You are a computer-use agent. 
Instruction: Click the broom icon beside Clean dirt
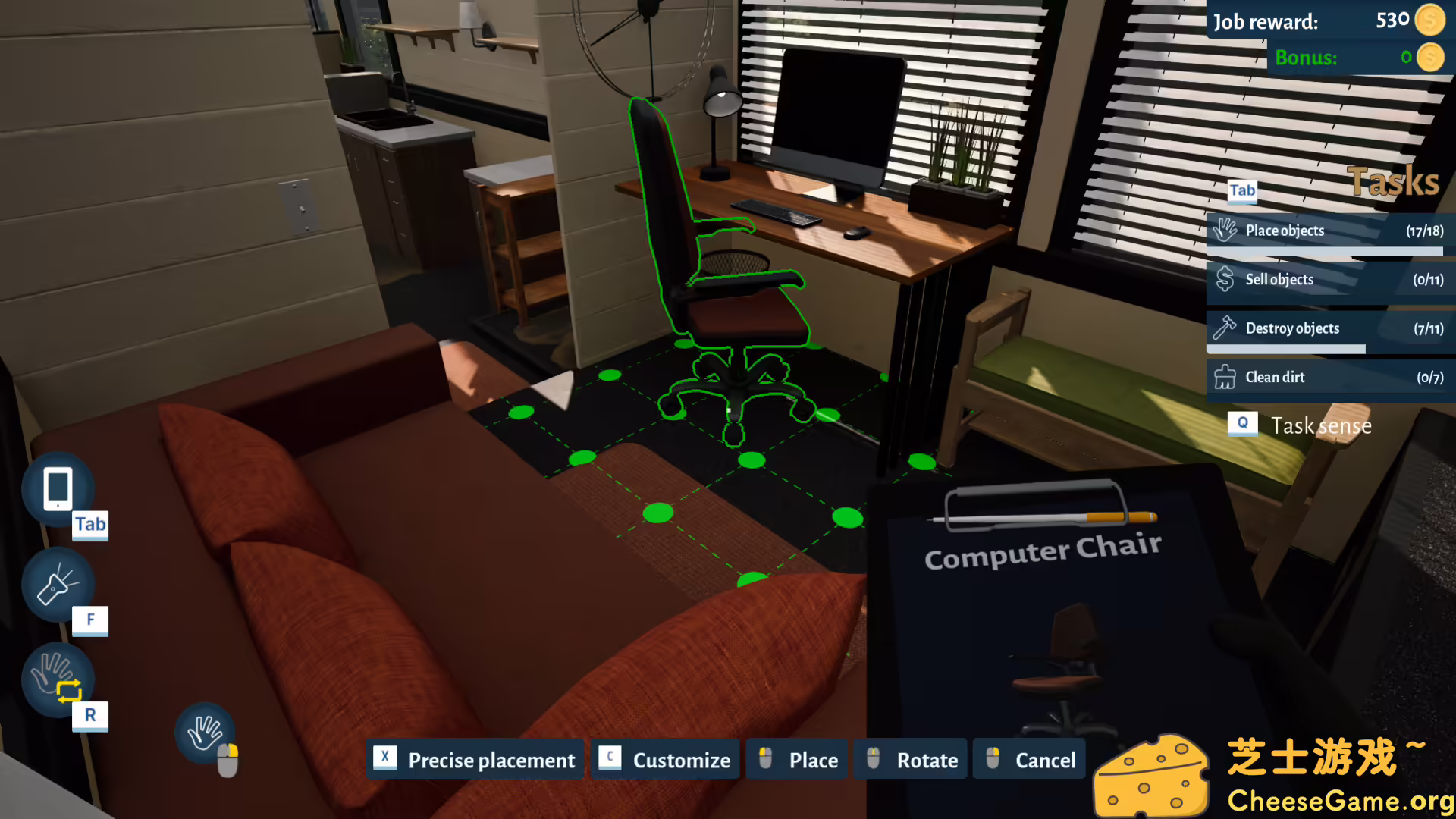(x=1225, y=376)
